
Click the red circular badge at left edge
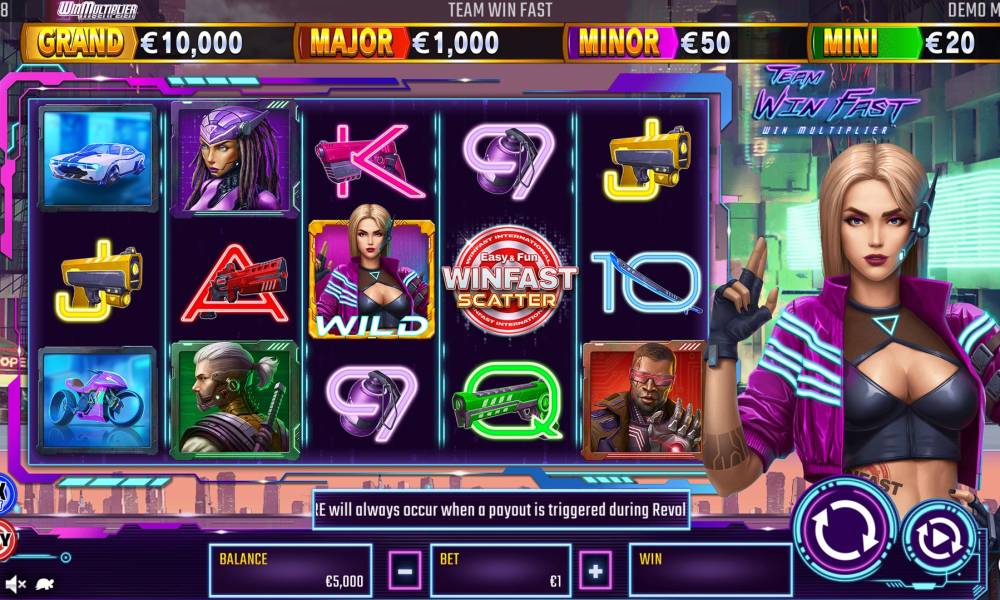click(4, 538)
